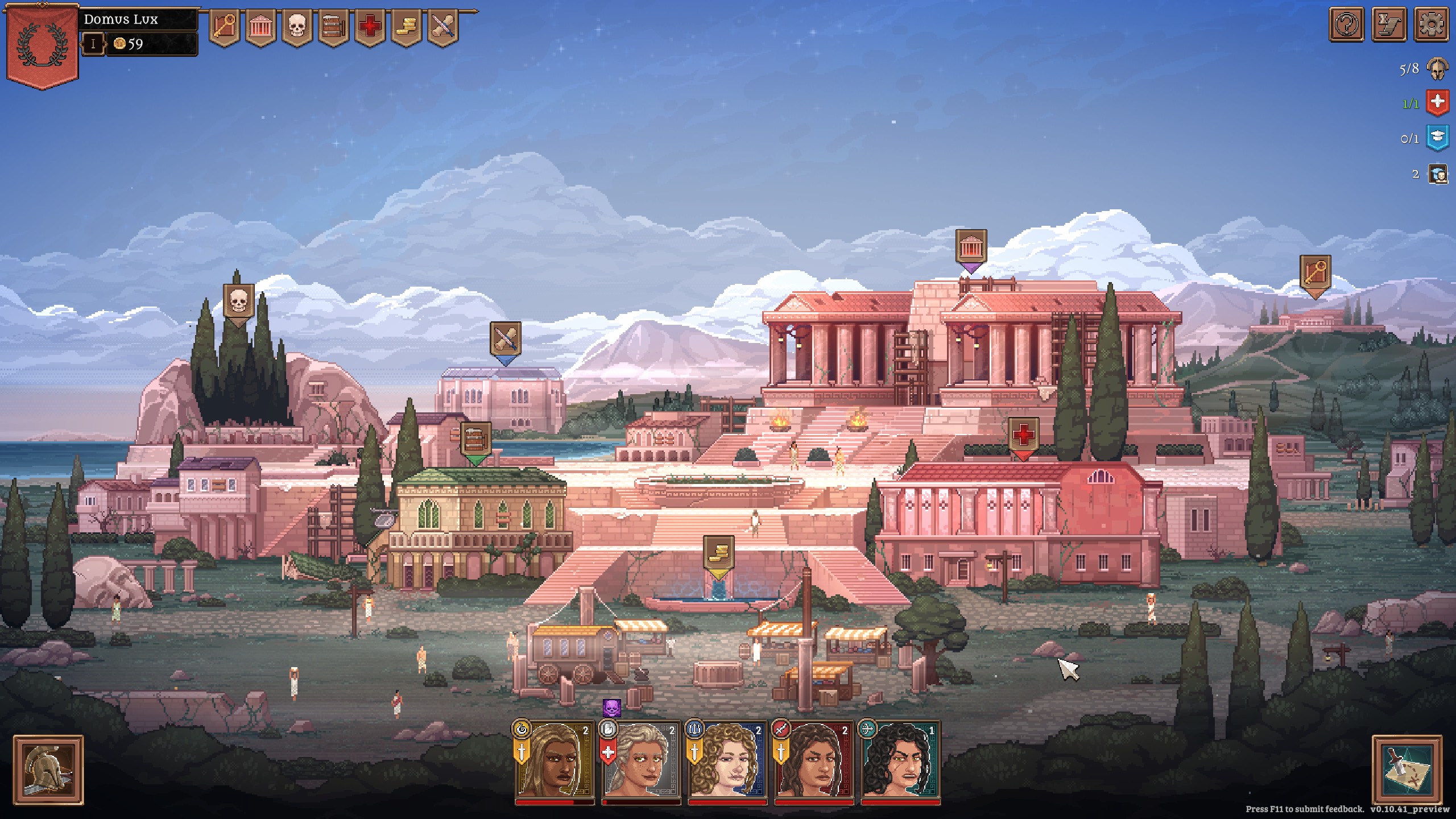
Task: Select the curly blonde trident hero portrait
Action: coord(727,761)
